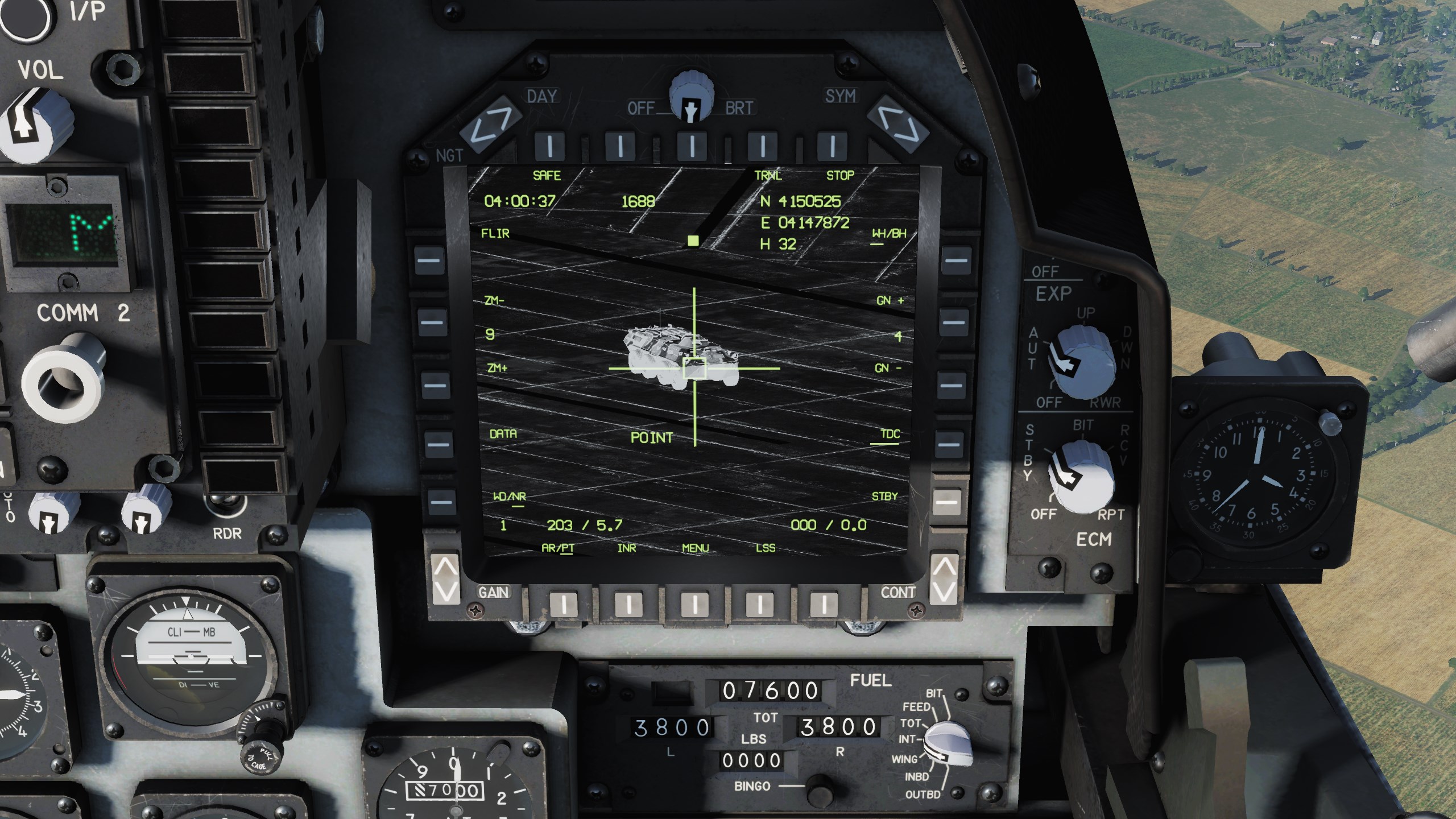This screenshot has height=819, width=1456.
Task: Toggle the AR/PT tracking mode button
Action: pos(564,604)
